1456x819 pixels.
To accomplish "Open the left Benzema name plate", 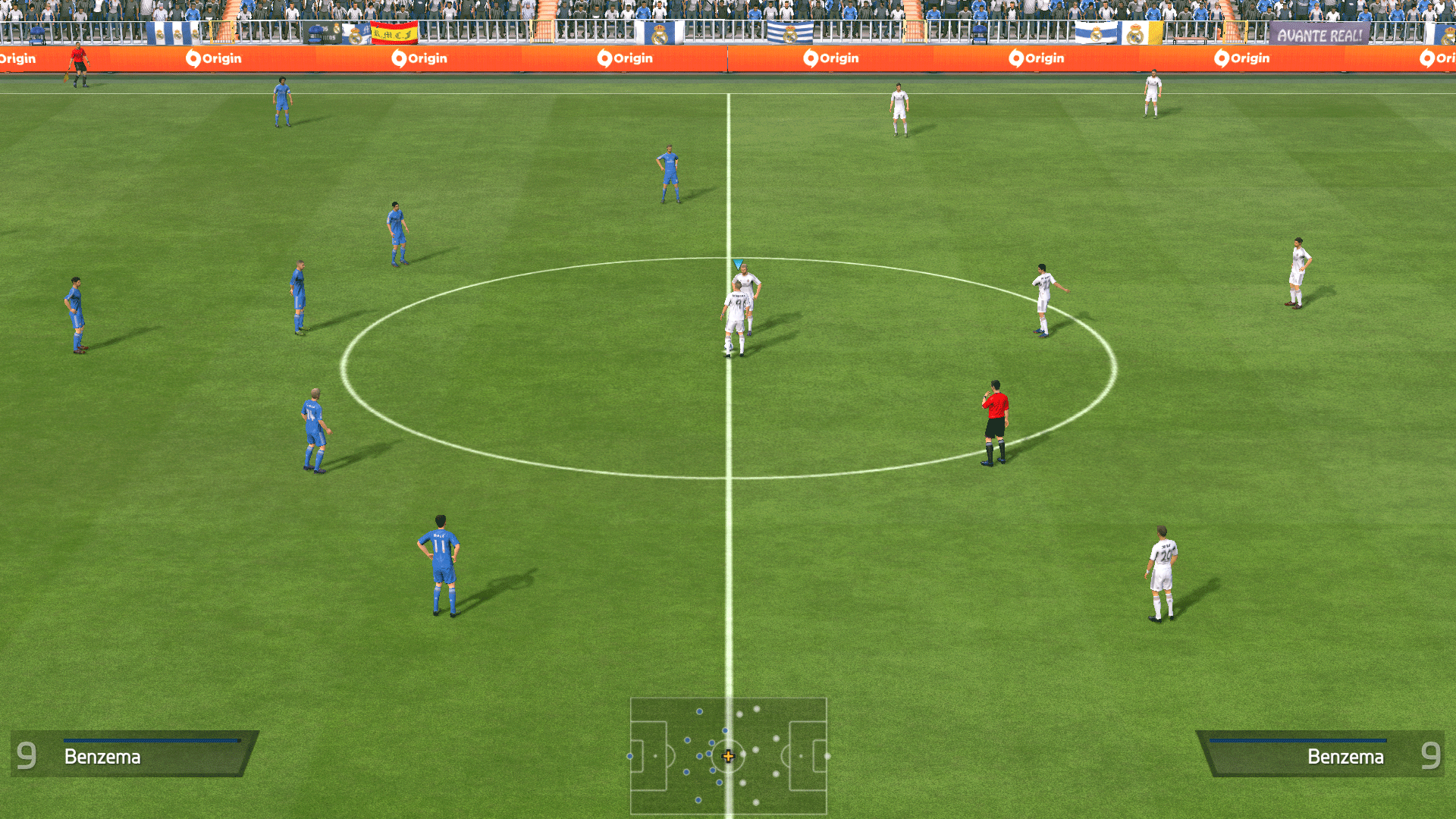I will click(104, 756).
